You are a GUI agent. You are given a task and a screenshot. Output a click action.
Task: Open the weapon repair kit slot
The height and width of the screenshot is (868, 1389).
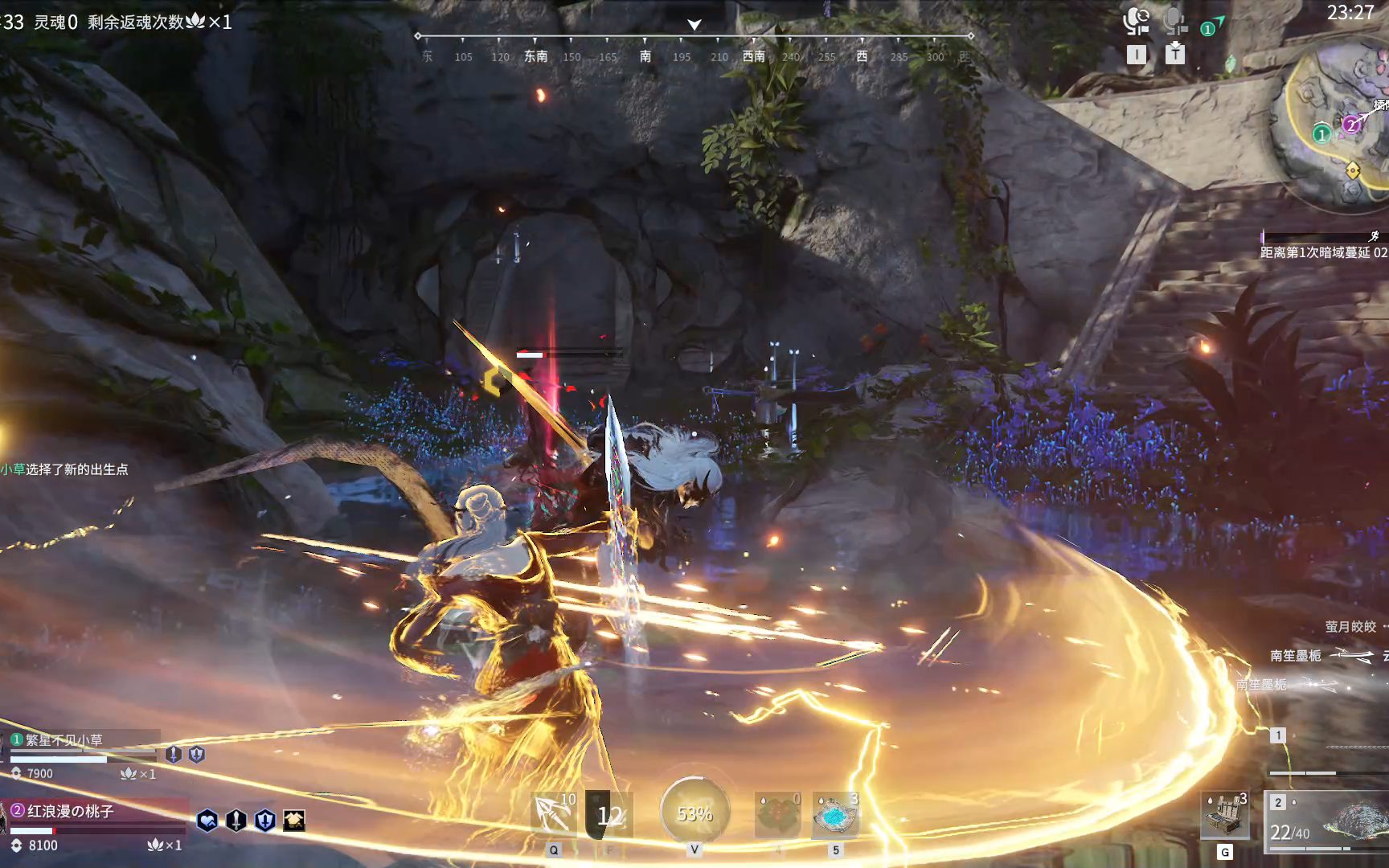click(1224, 813)
